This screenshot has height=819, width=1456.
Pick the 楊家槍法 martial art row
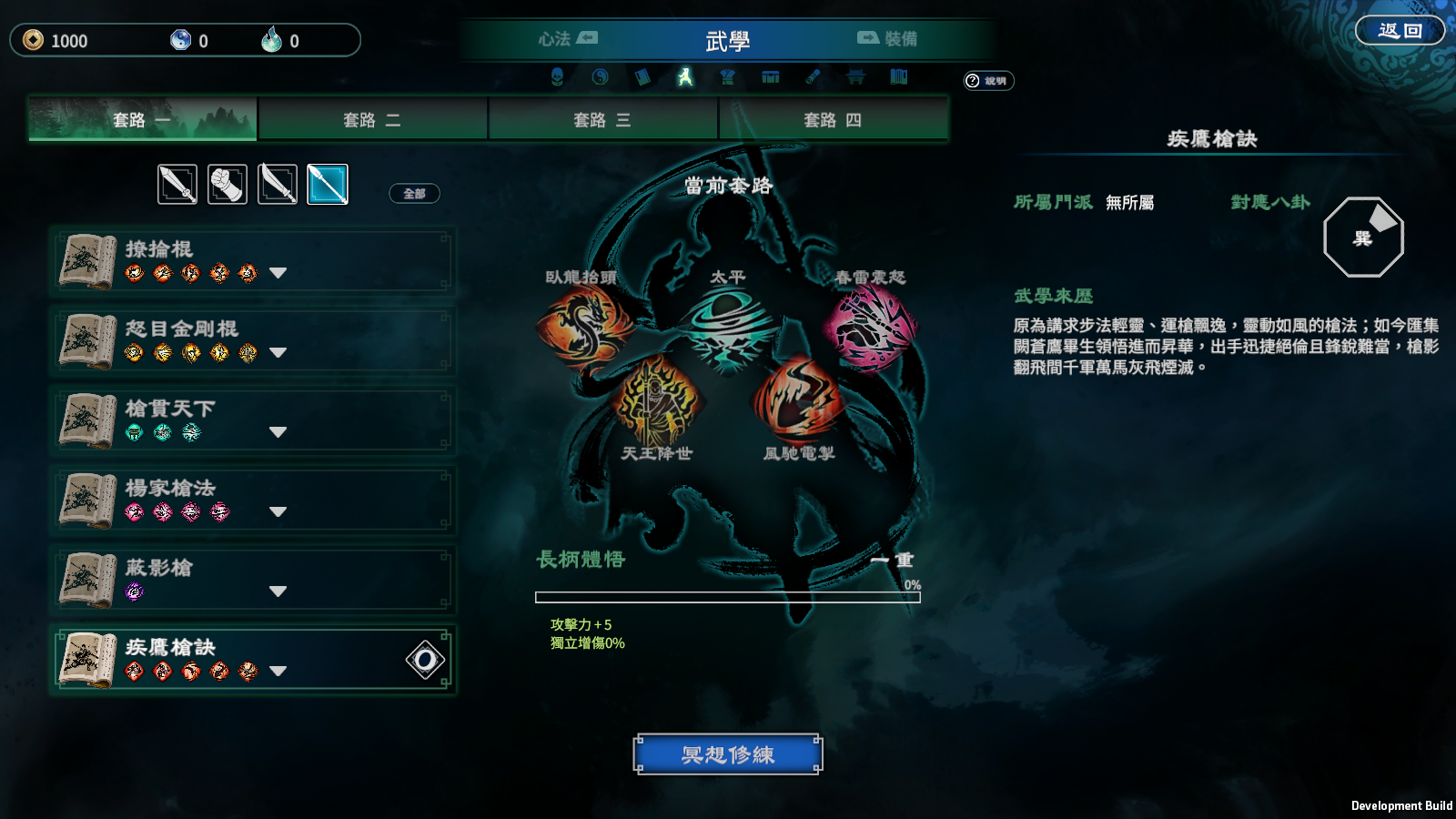[x=251, y=500]
